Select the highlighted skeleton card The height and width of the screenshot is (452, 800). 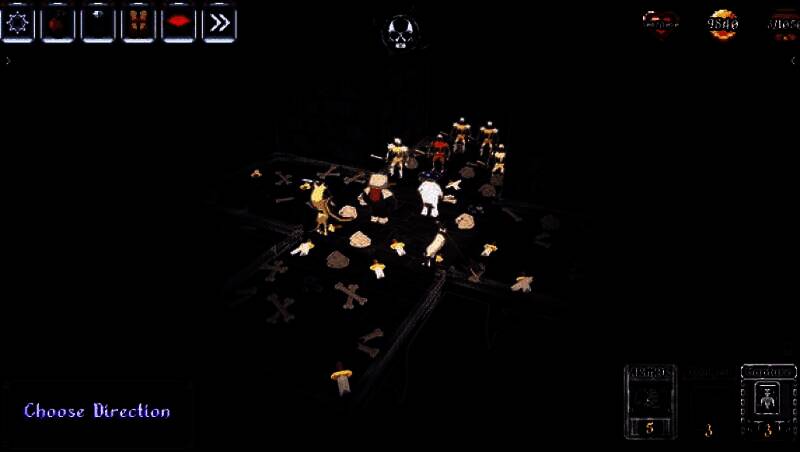click(767, 401)
